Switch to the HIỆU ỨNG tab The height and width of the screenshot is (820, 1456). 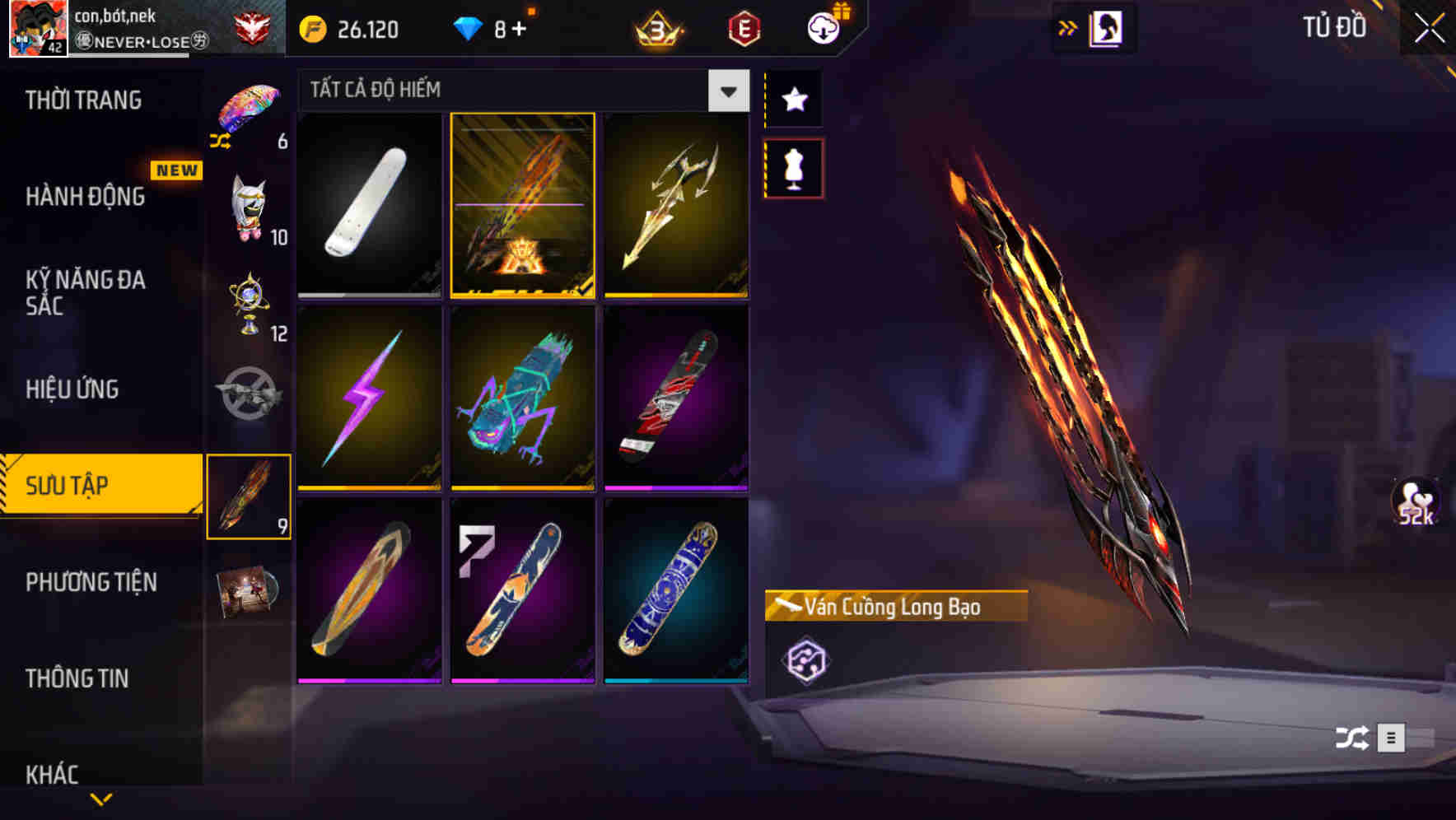tap(74, 389)
